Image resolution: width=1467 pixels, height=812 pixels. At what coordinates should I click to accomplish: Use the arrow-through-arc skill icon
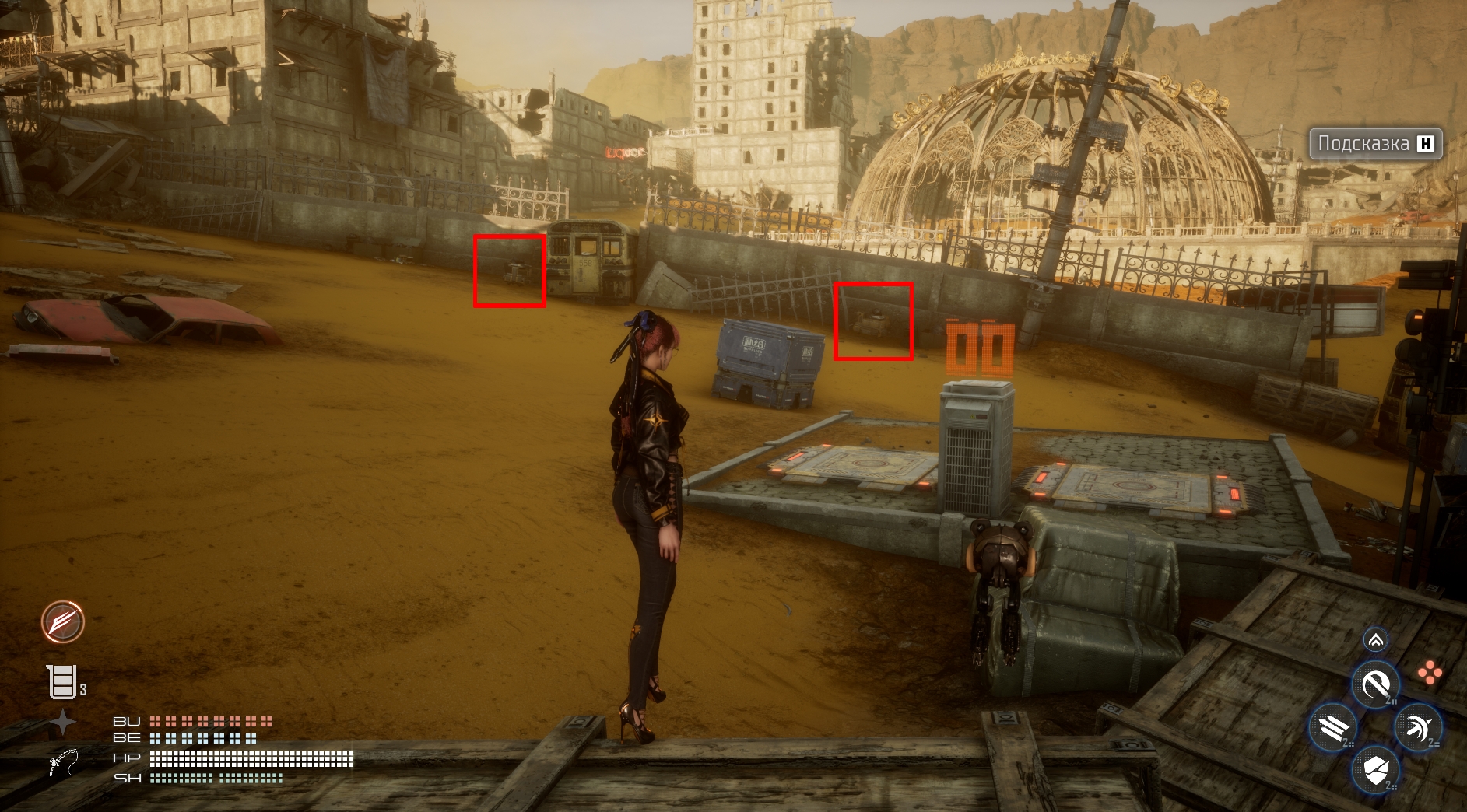point(1418,728)
